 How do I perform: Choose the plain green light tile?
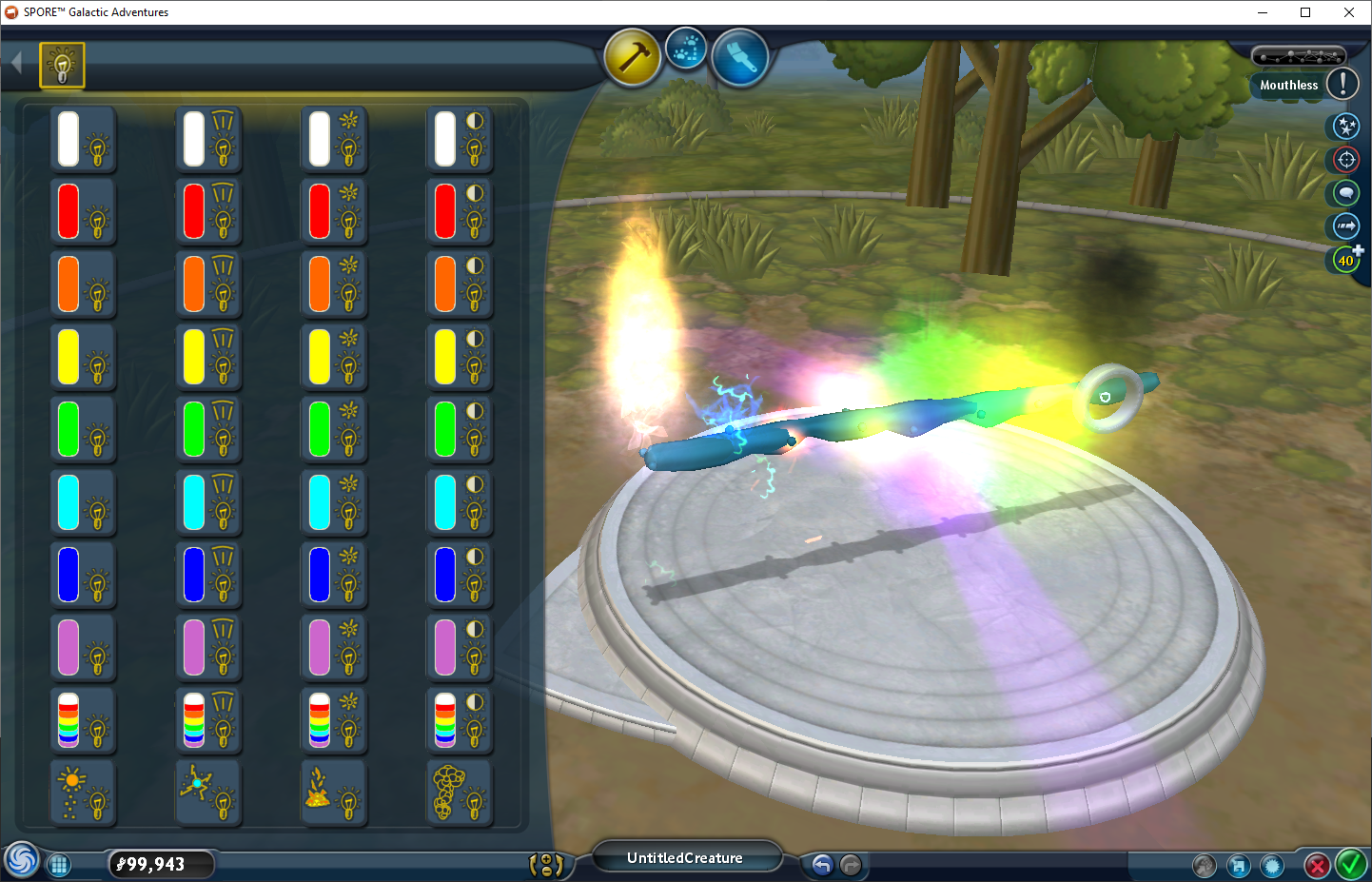83,430
